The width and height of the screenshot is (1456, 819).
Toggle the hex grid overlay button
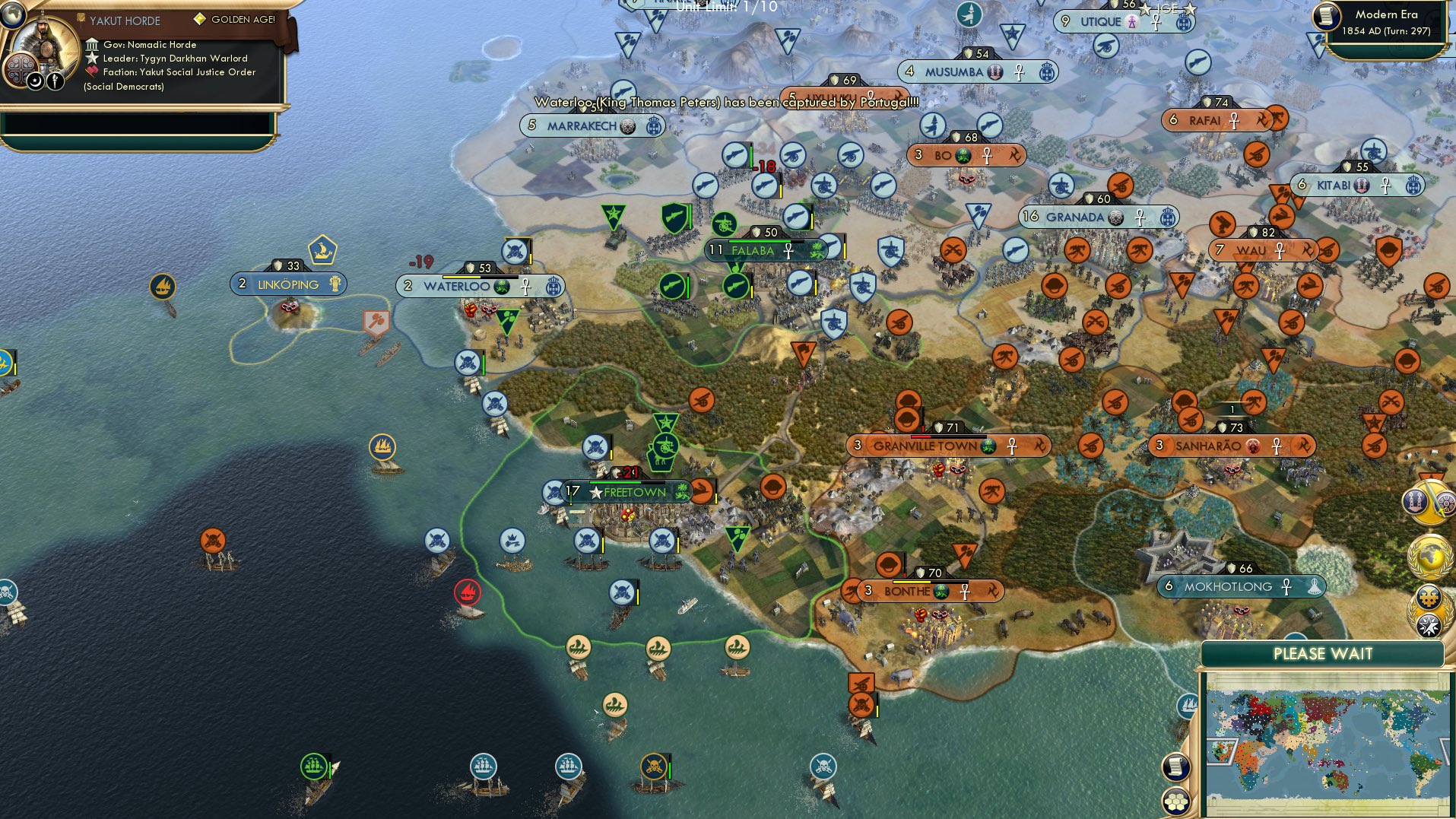point(1175,802)
